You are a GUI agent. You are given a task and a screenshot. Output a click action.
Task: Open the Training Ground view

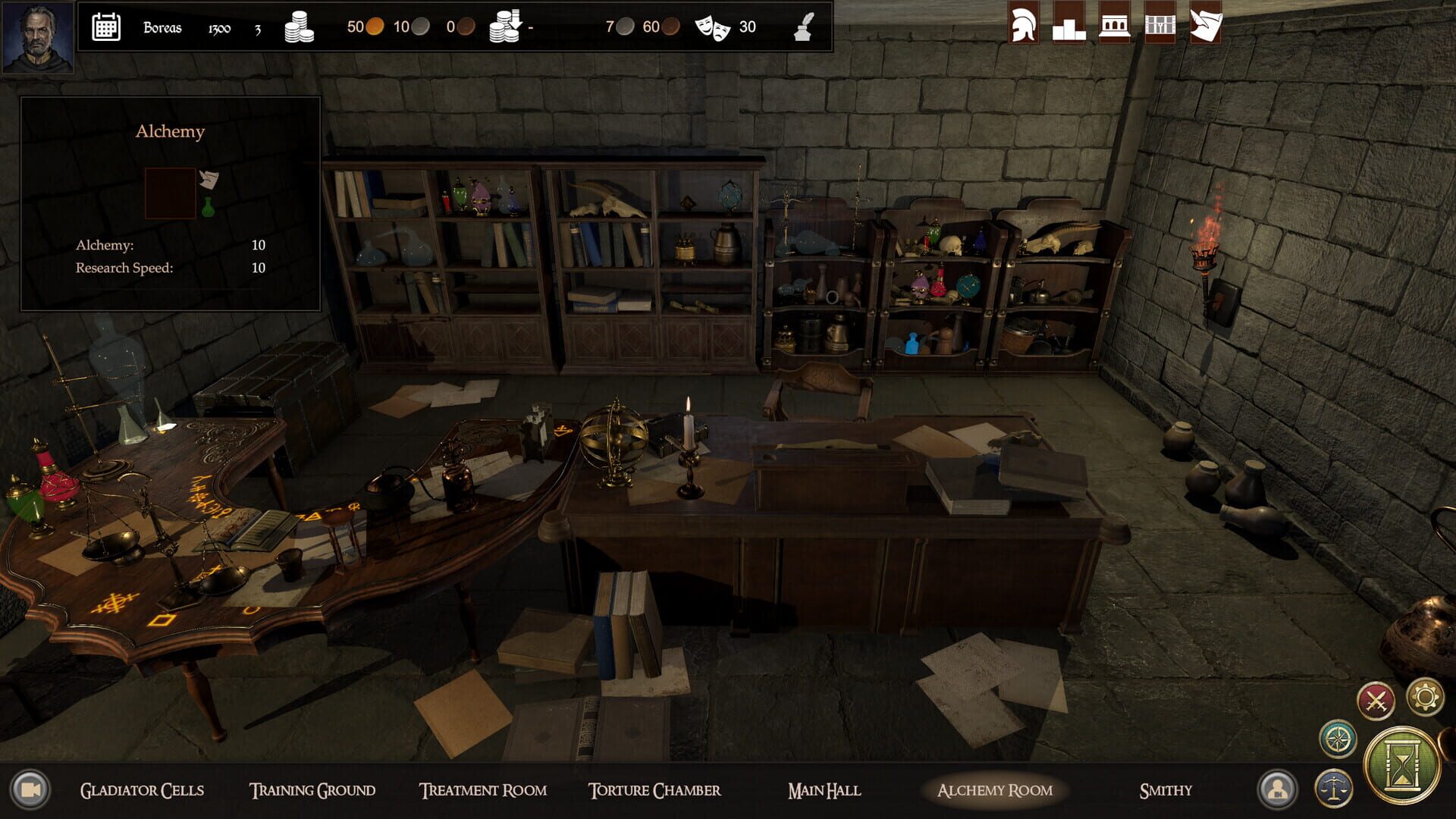313,789
